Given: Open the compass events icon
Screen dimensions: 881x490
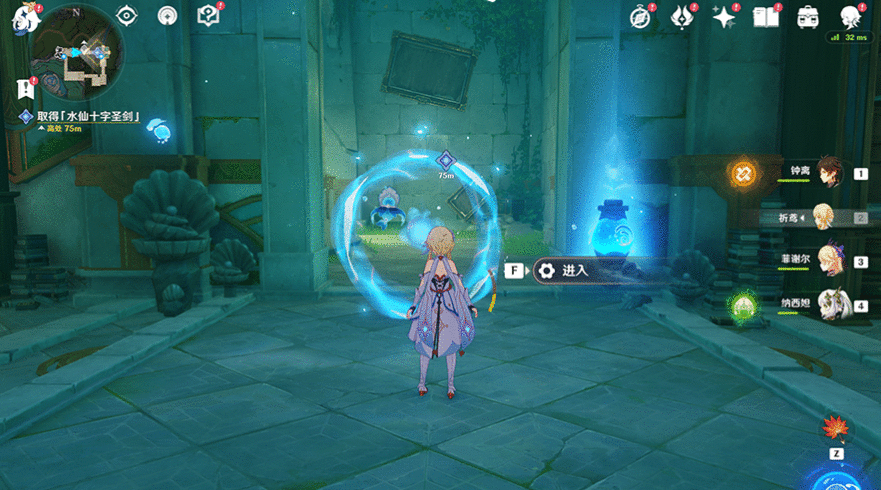Looking at the screenshot, I should coord(641,16).
